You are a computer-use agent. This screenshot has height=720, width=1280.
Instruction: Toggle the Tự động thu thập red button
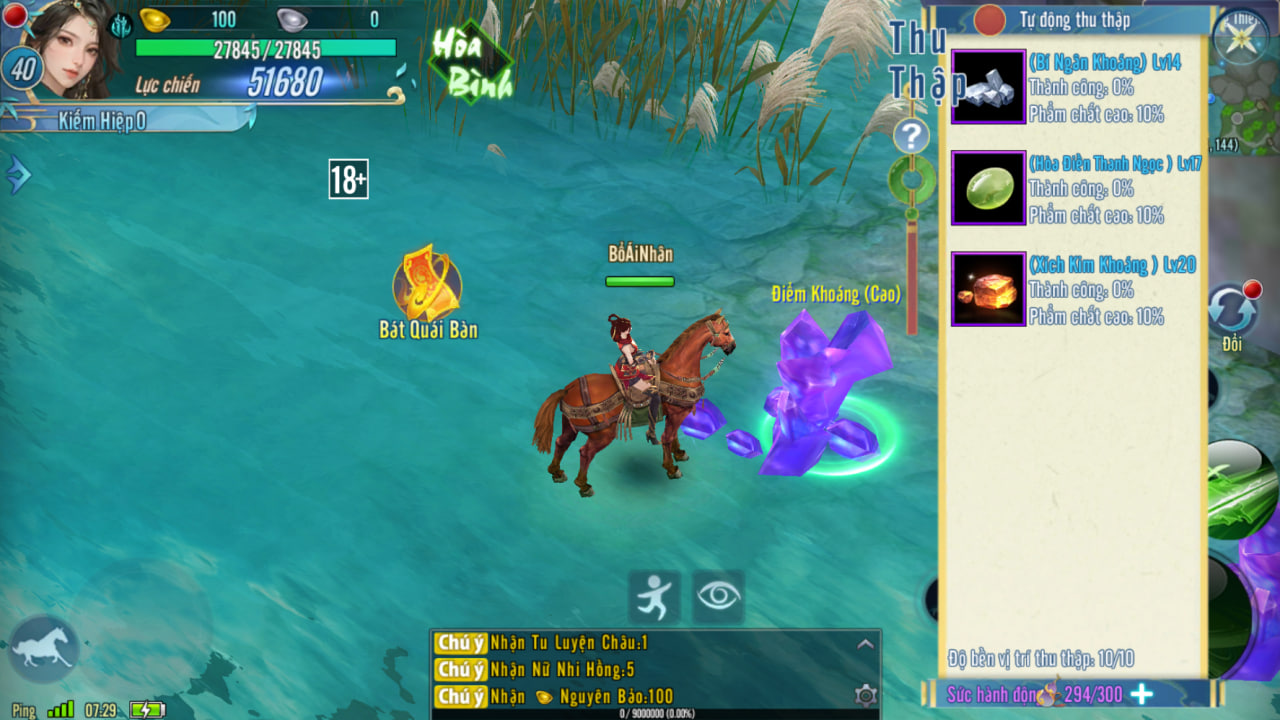pos(989,20)
